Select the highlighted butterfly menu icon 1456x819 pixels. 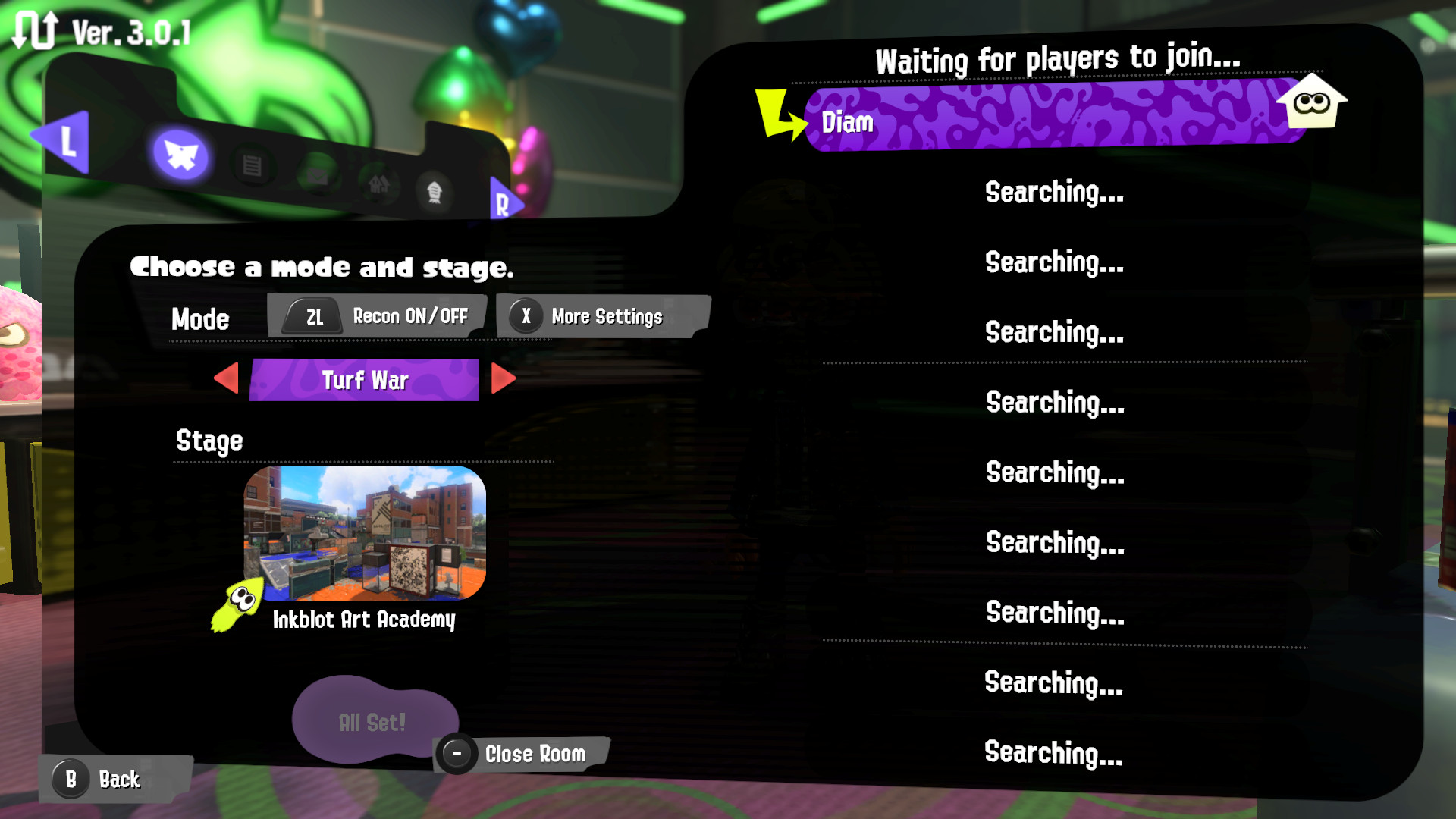tap(180, 155)
